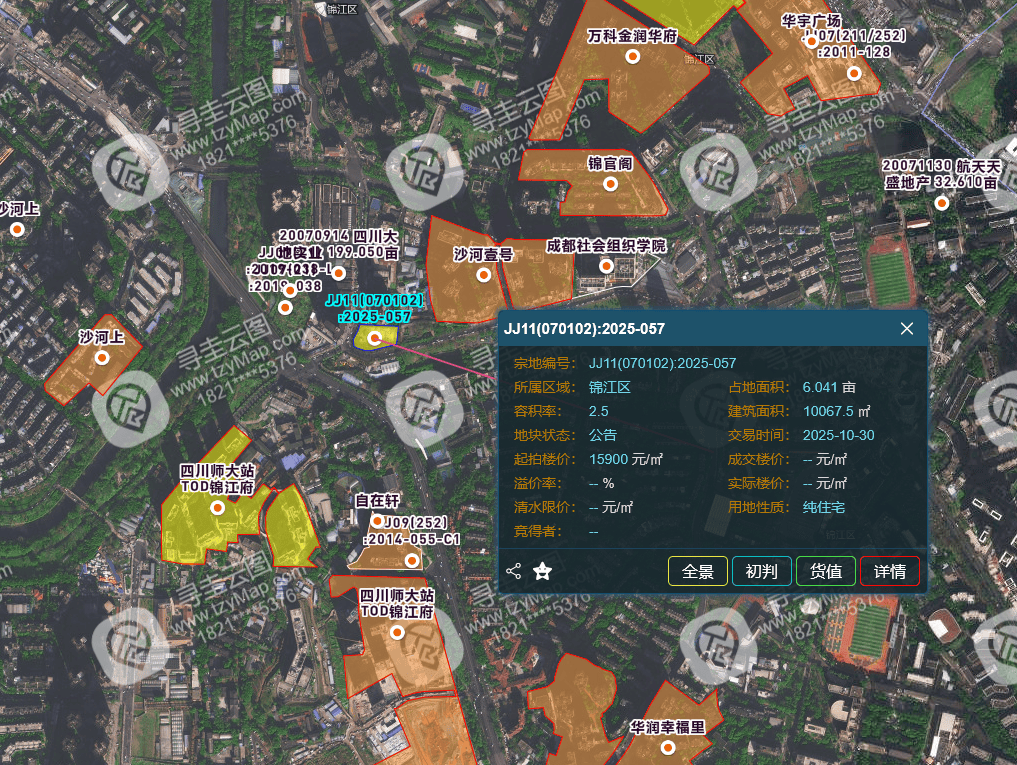Select the 万科金润华府 map marker
This screenshot has width=1017, height=765.
632,56
